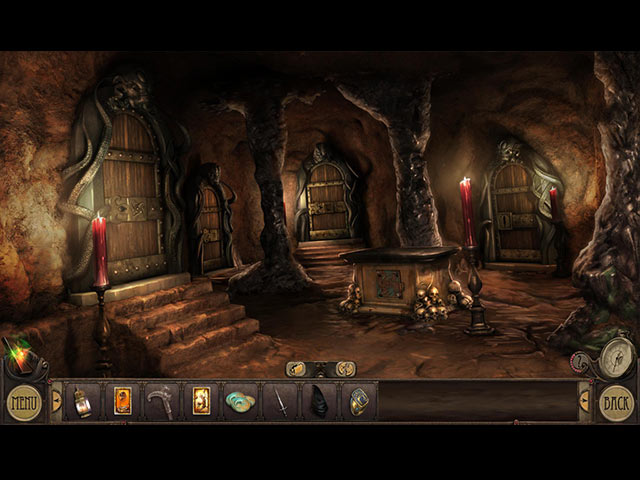The image size is (640, 480).
Task: Select the dagger inventory slot
Action: coord(281,401)
